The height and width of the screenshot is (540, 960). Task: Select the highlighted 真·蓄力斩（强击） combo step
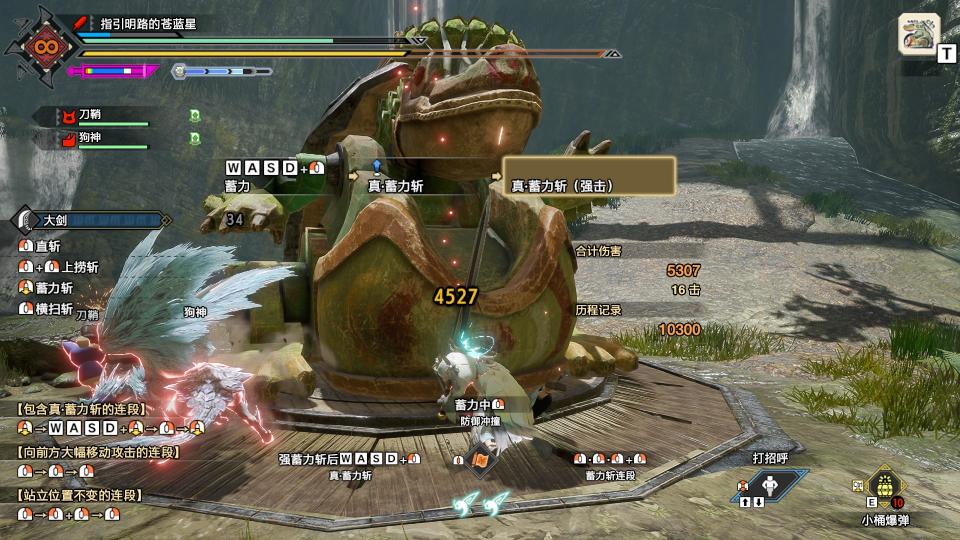pyautogui.click(x=589, y=177)
